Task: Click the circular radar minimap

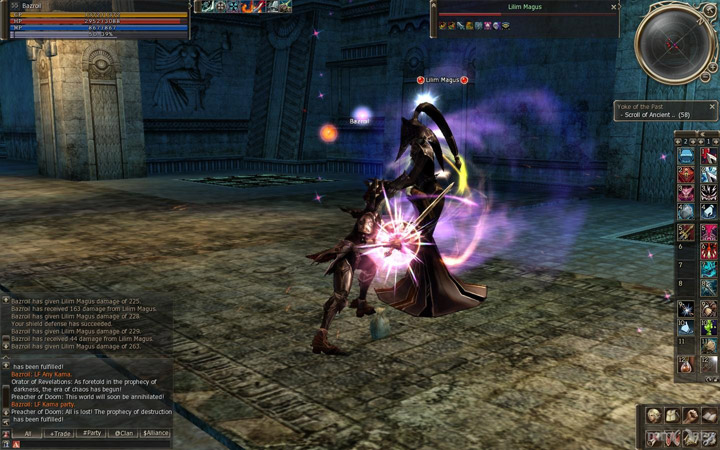Action: click(x=673, y=44)
